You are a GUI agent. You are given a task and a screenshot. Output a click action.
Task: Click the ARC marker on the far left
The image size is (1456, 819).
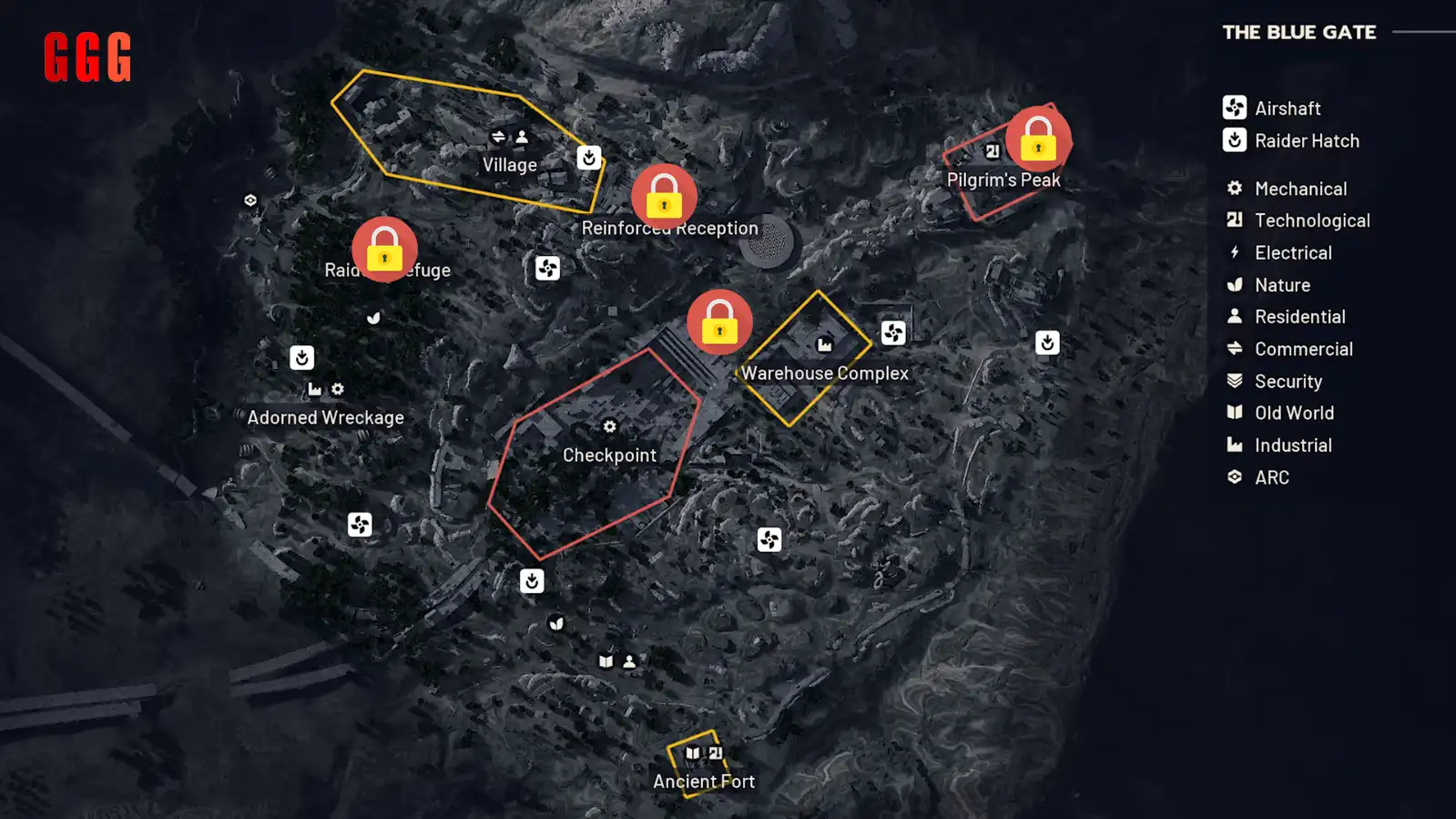point(249,199)
